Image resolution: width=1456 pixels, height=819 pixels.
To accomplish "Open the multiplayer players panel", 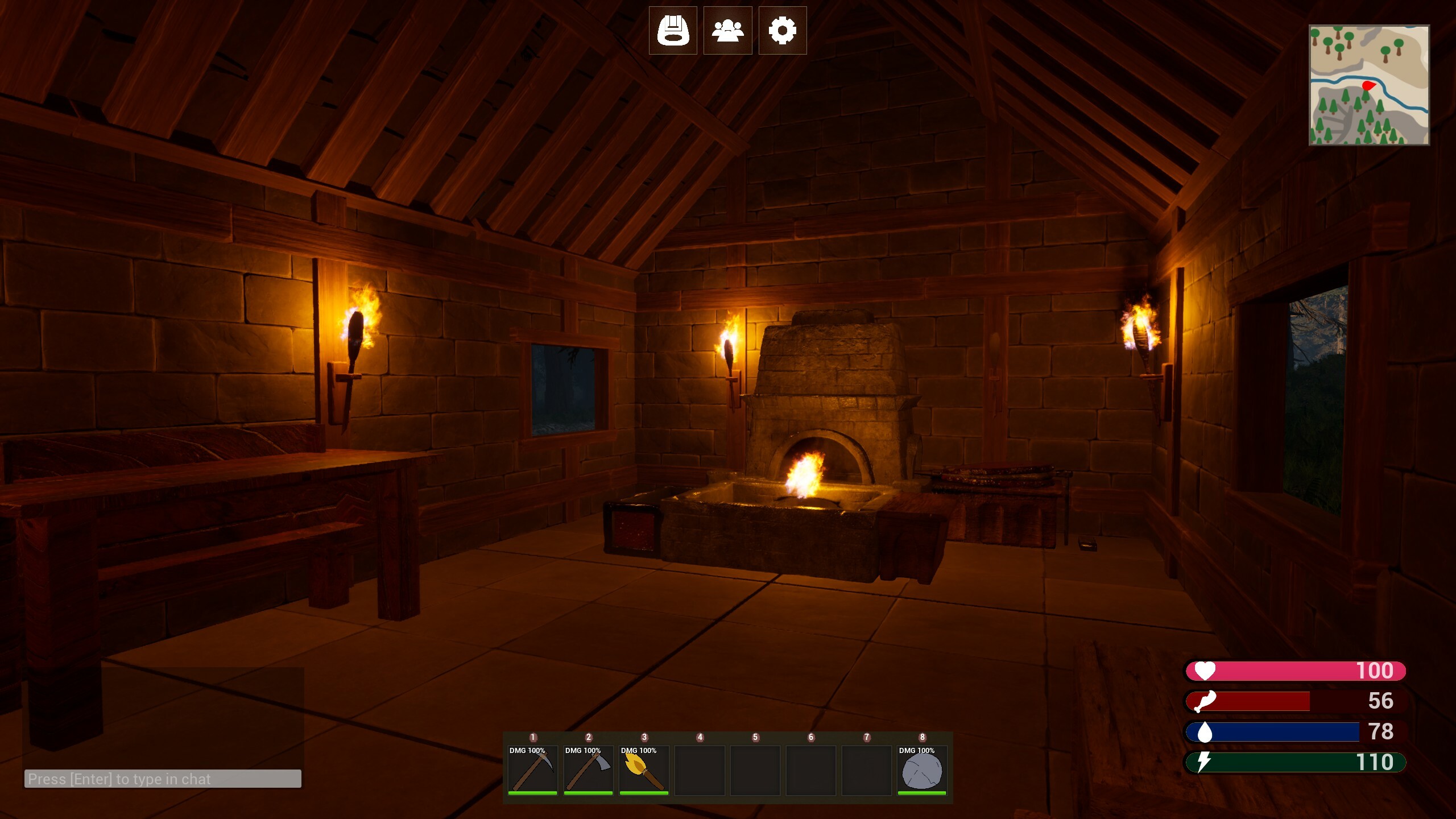I will [728, 31].
